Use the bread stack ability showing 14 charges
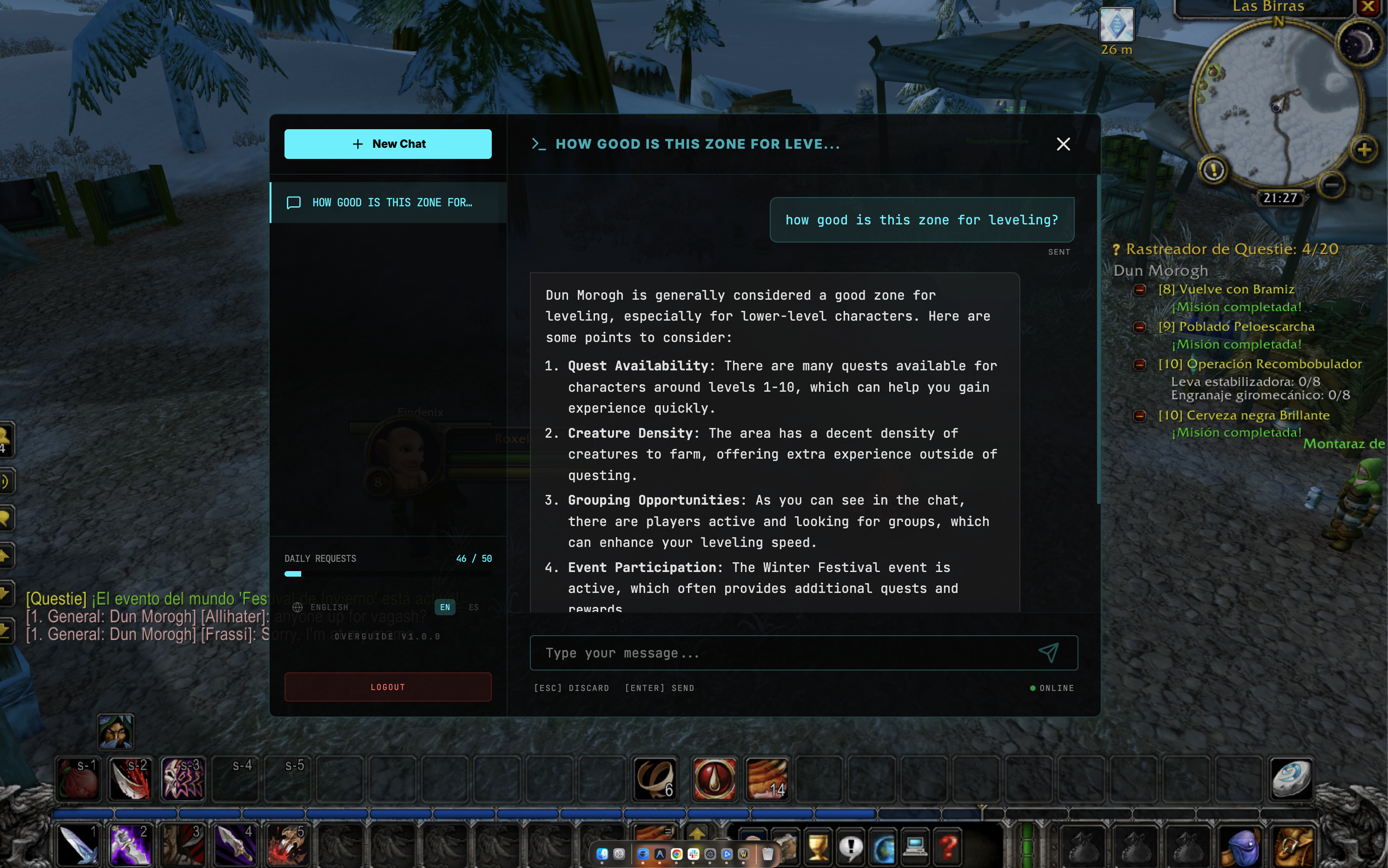The height and width of the screenshot is (868, 1388). (768, 779)
